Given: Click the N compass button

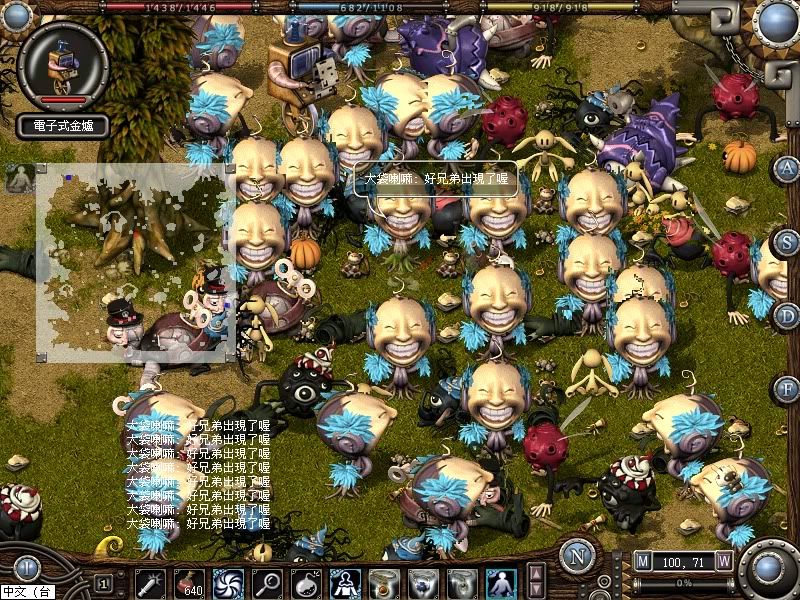Looking at the screenshot, I should [x=577, y=555].
